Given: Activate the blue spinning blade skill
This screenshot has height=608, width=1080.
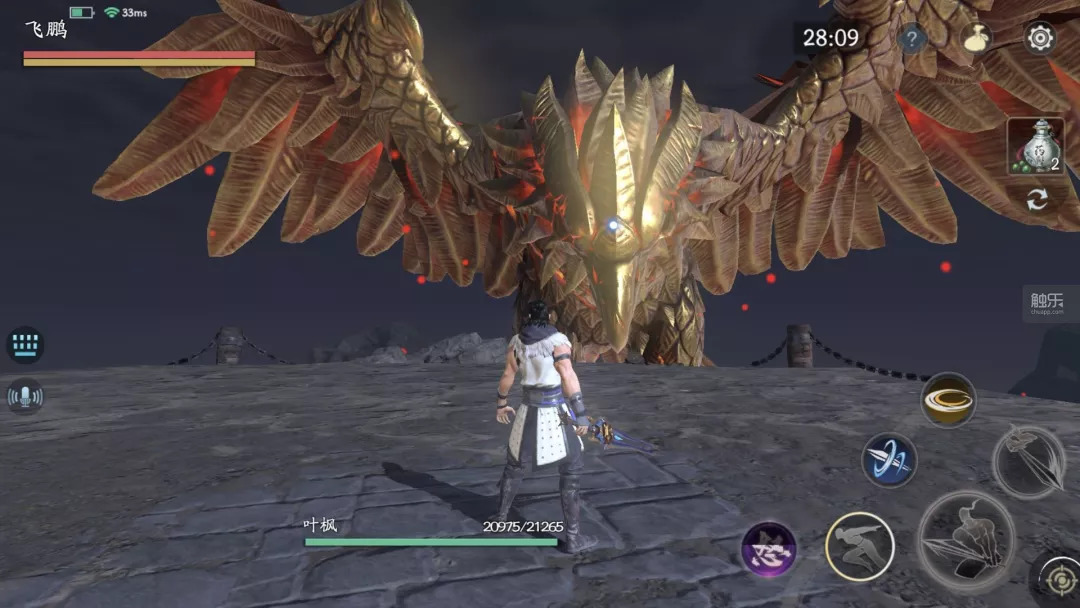Looking at the screenshot, I should (889, 460).
